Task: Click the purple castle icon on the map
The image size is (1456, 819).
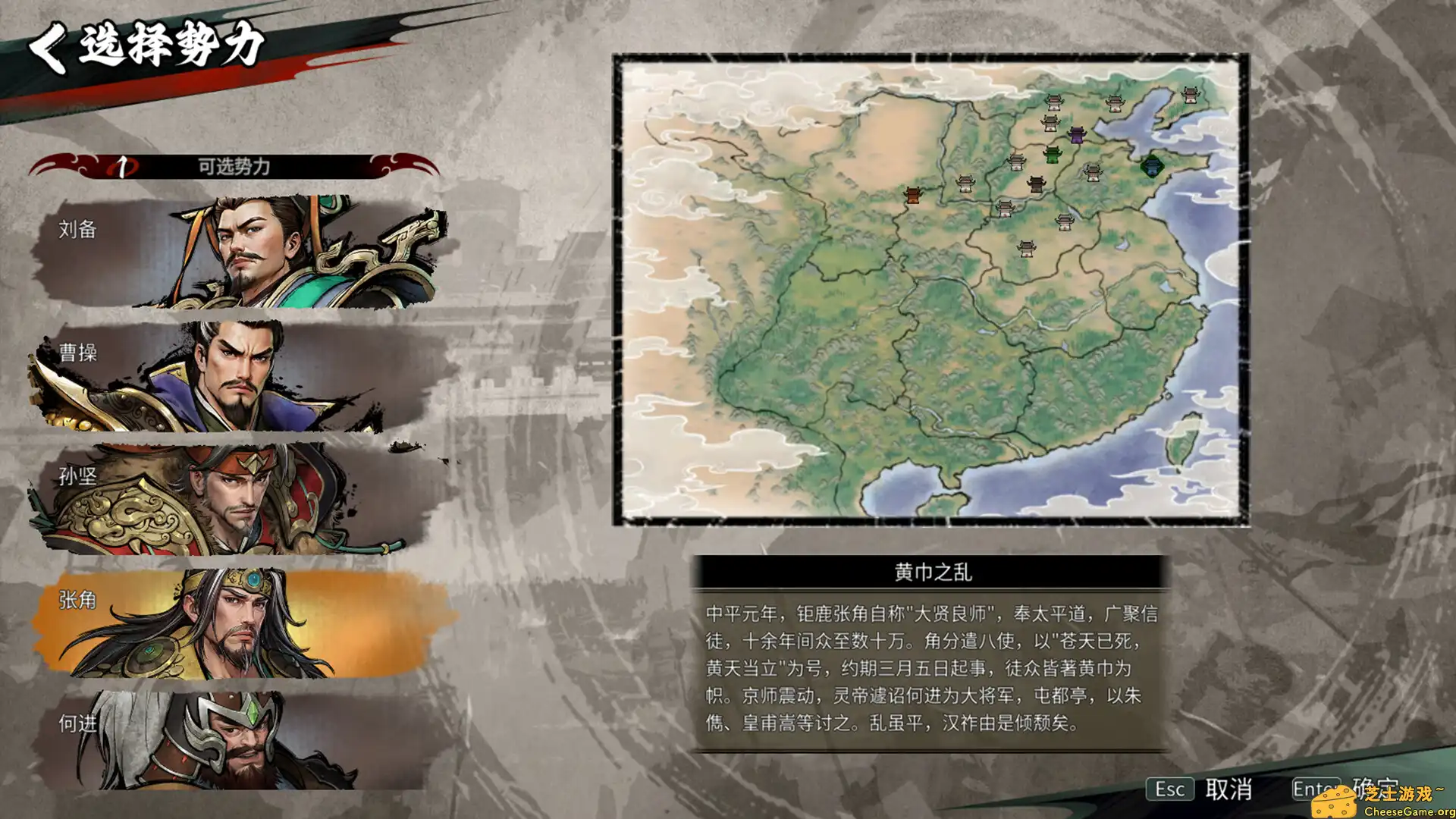Action: click(1078, 136)
